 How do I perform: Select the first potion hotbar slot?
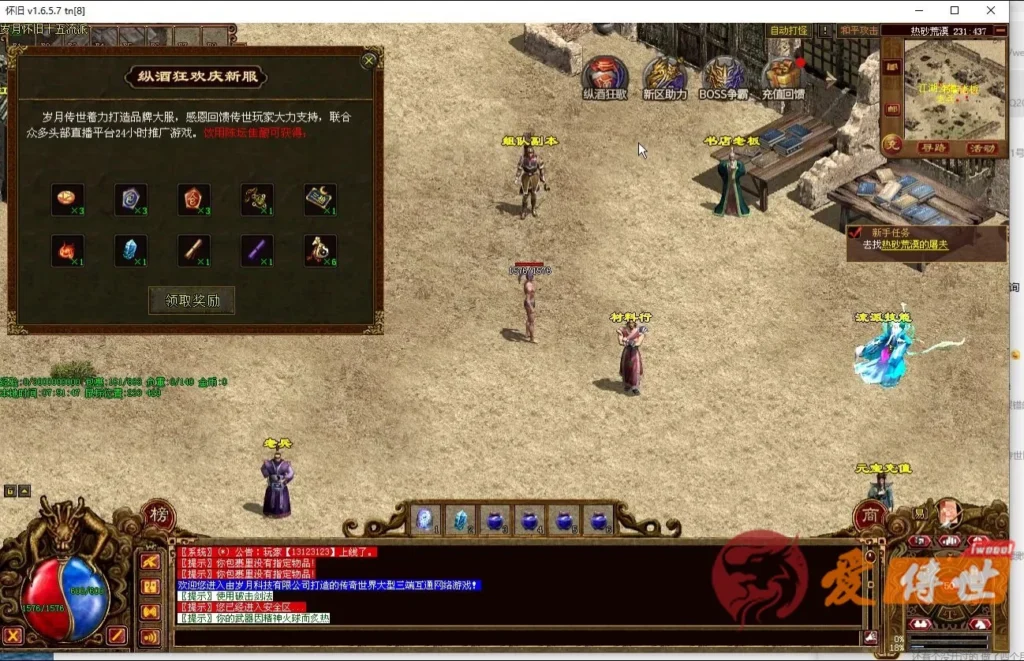point(425,519)
